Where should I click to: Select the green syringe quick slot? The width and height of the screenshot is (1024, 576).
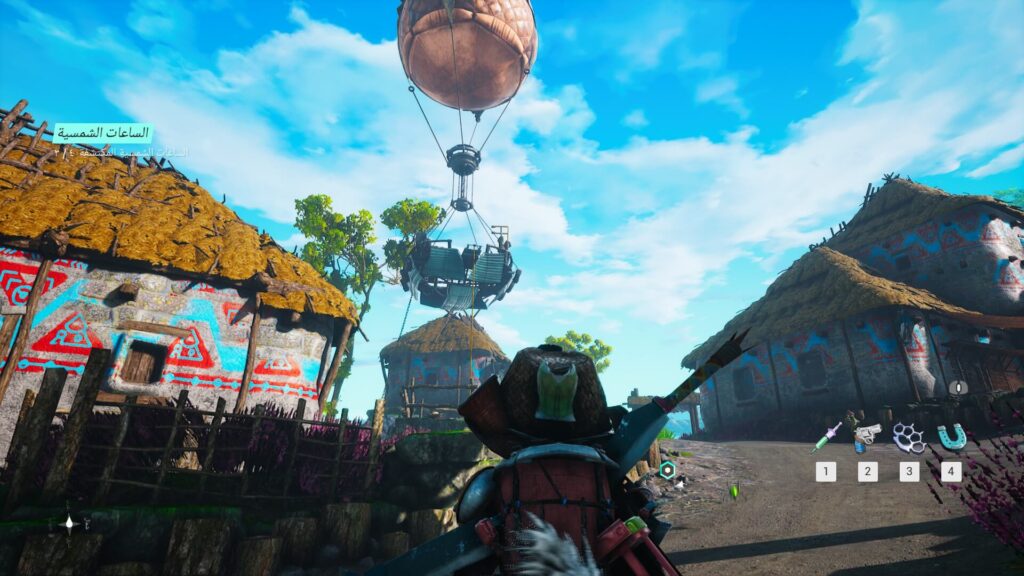[826, 437]
